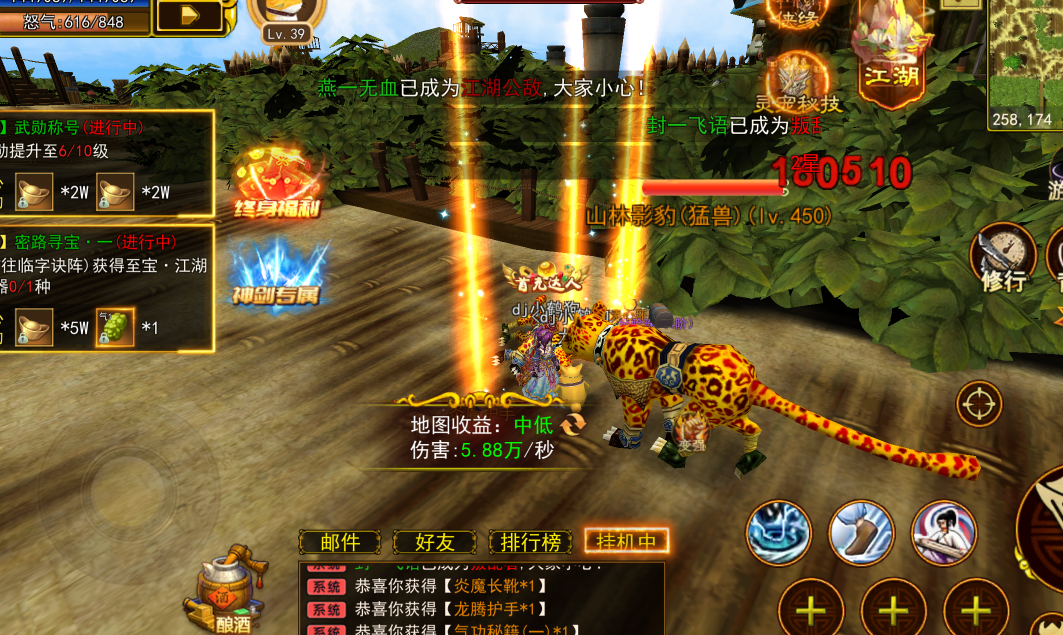This screenshot has height=635, width=1063.
Task: Activate the blue whirlwind skill
Action: (779, 532)
